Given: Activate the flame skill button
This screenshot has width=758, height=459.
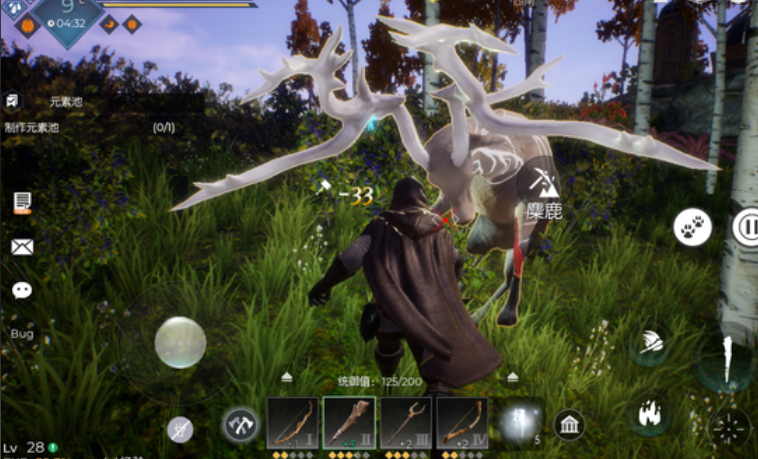Looking at the screenshot, I should (649, 414).
